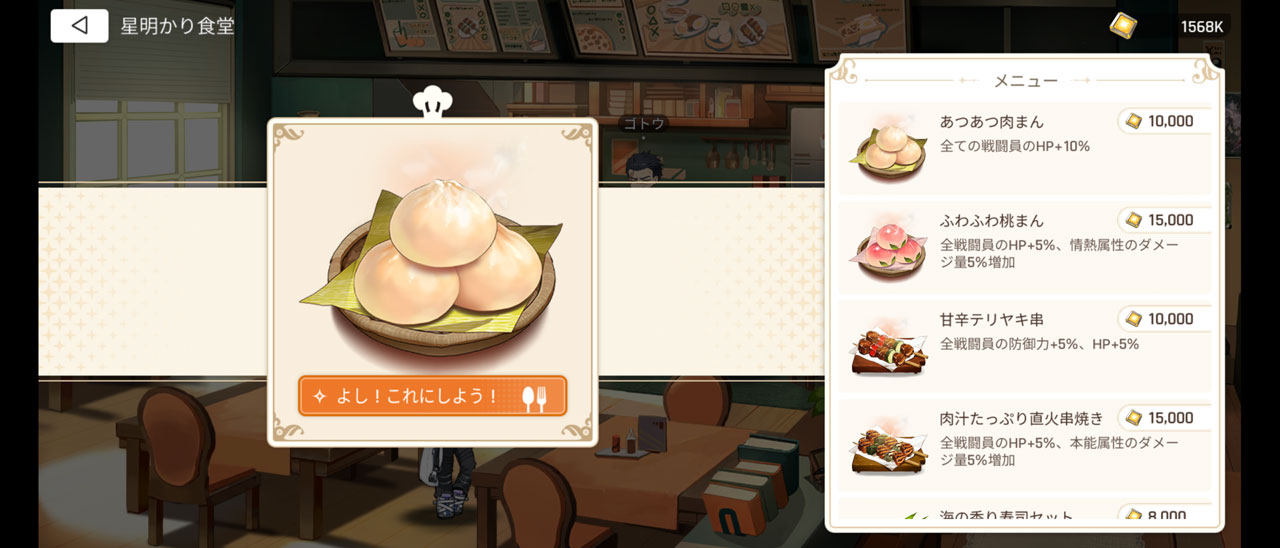Select 肉汁たっぷり直火串焼き menu item
1280x548 pixels.
tap(1024, 443)
